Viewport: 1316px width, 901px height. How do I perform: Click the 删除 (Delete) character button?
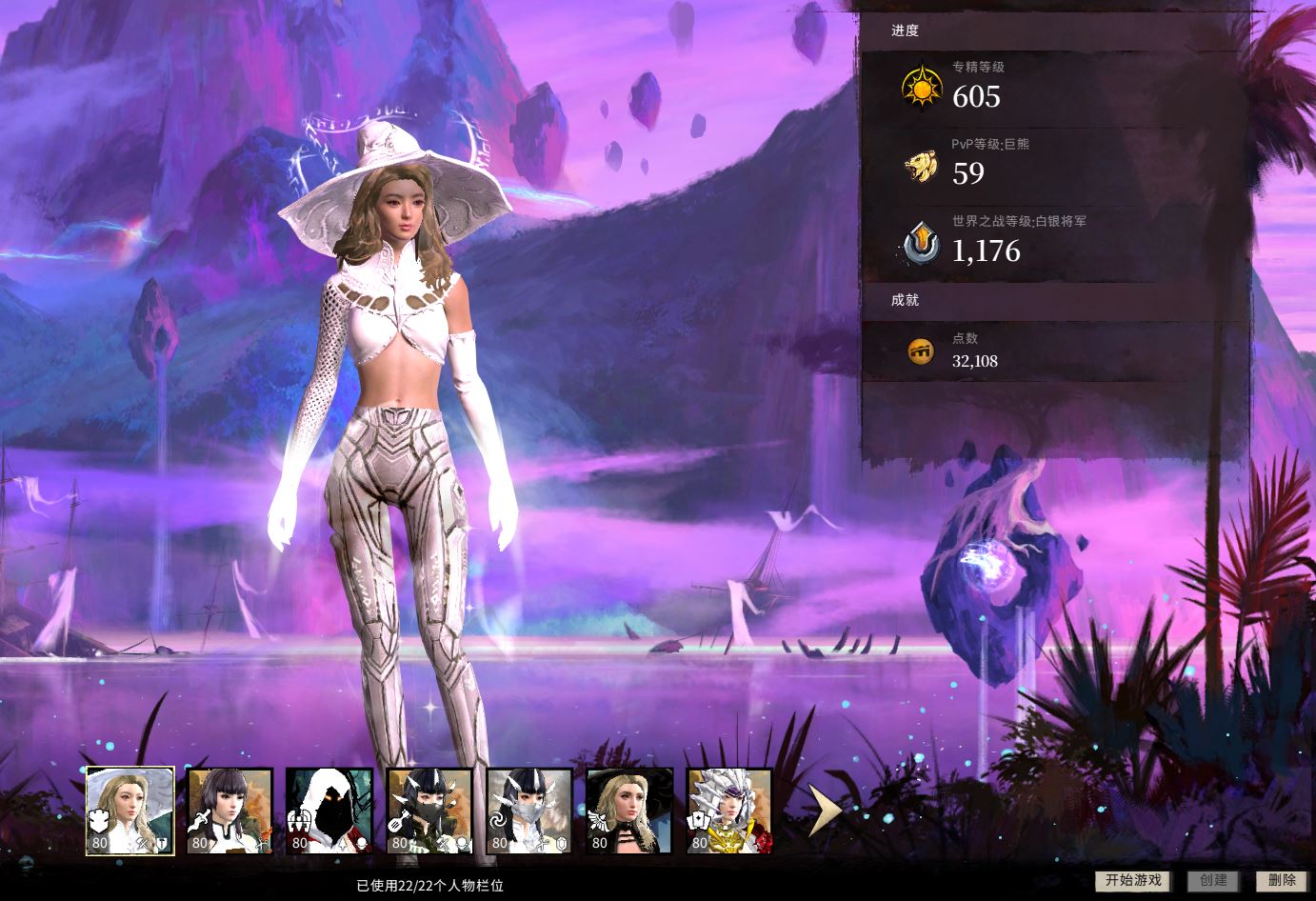1282,880
